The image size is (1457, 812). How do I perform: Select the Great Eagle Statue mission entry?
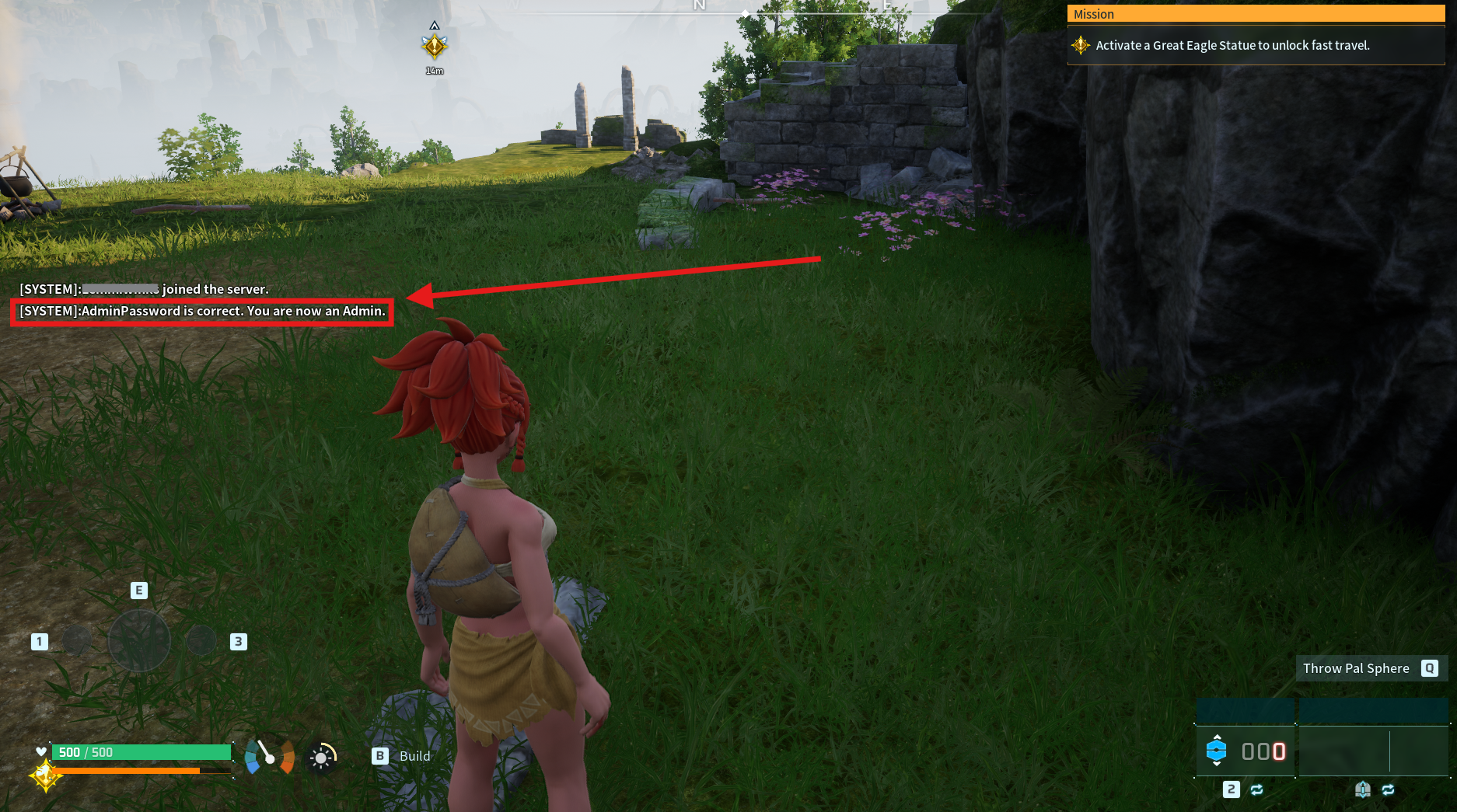click(x=1232, y=46)
